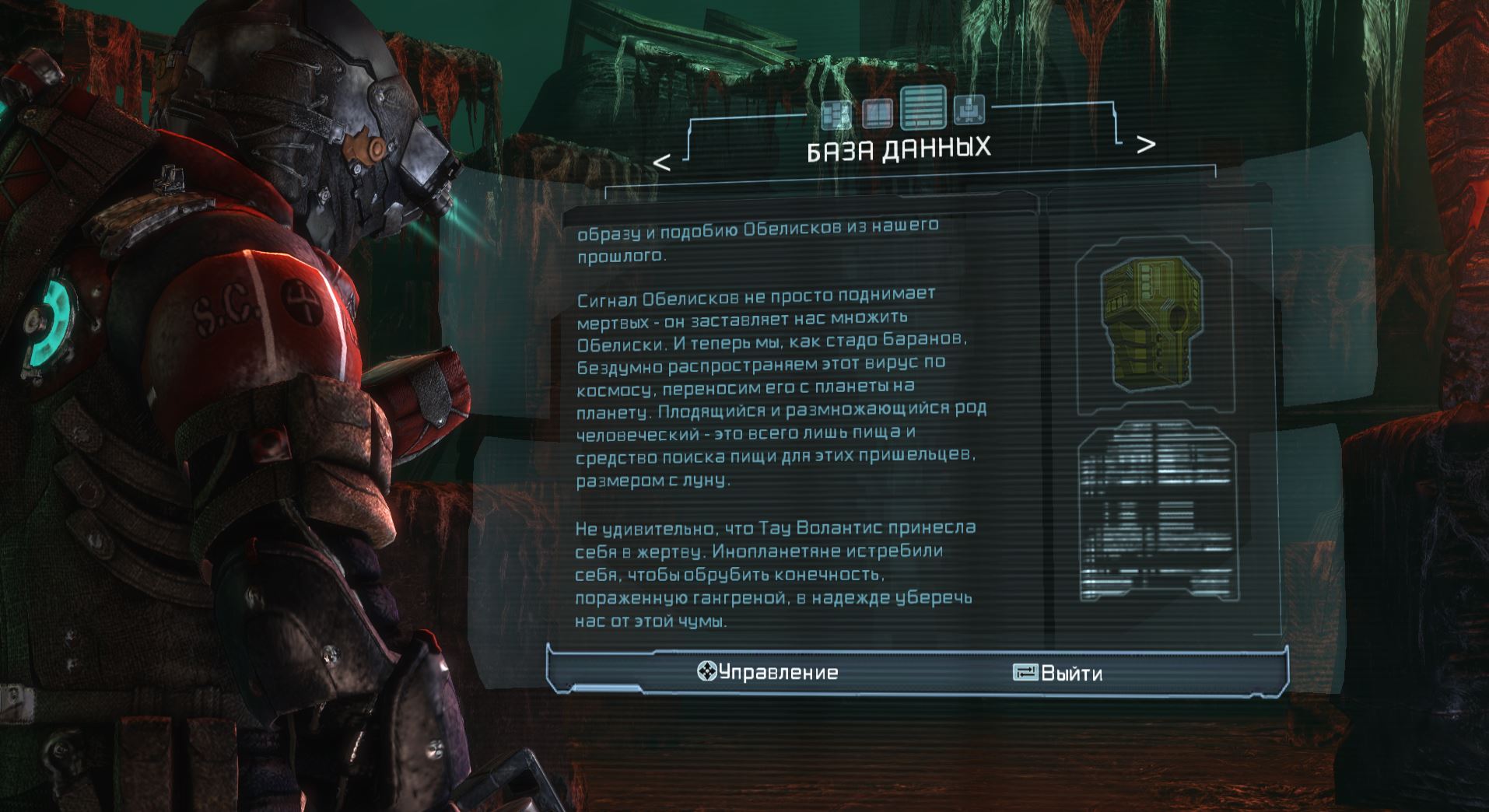
Task: Exit the database via Выйти
Action: click(x=1058, y=673)
